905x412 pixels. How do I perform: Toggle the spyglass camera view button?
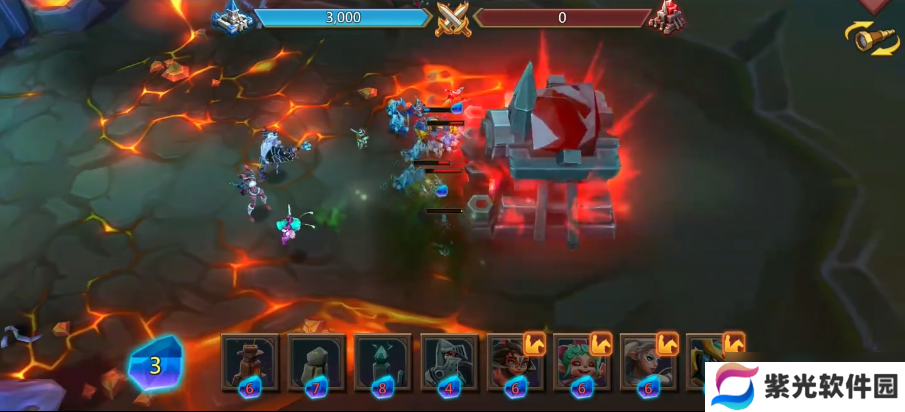tap(872, 38)
